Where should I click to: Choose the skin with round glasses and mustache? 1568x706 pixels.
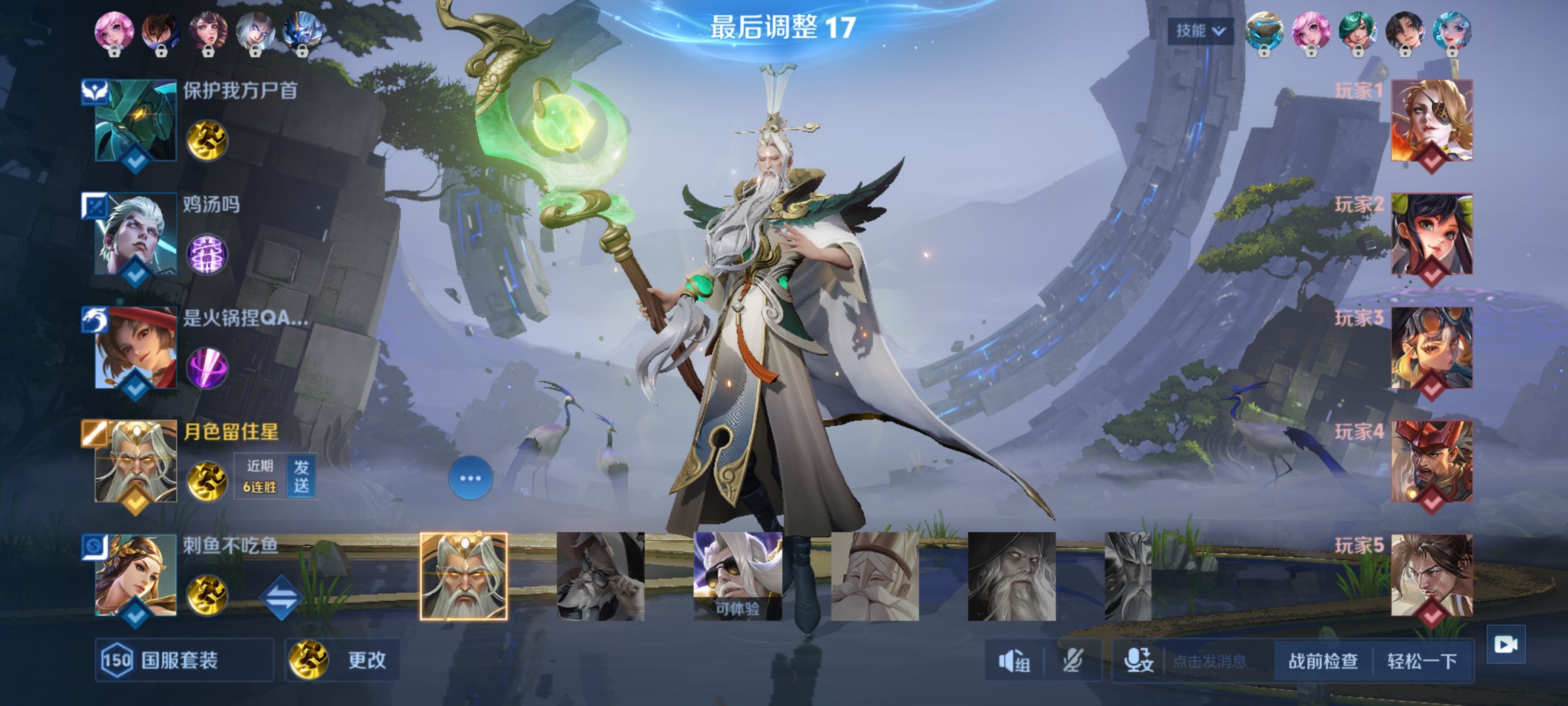[x=600, y=576]
